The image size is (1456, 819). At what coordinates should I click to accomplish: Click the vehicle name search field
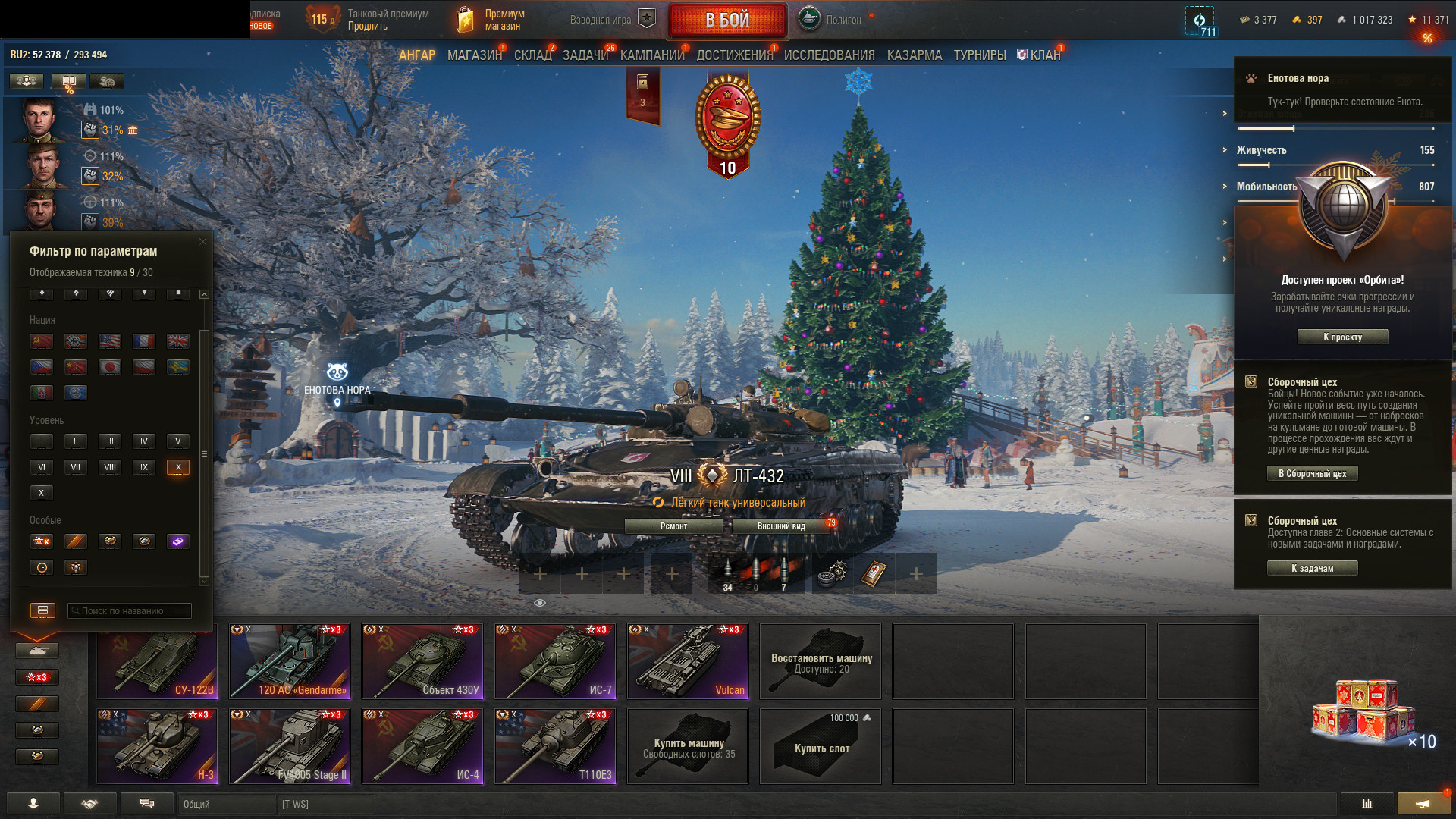(130, 611)
